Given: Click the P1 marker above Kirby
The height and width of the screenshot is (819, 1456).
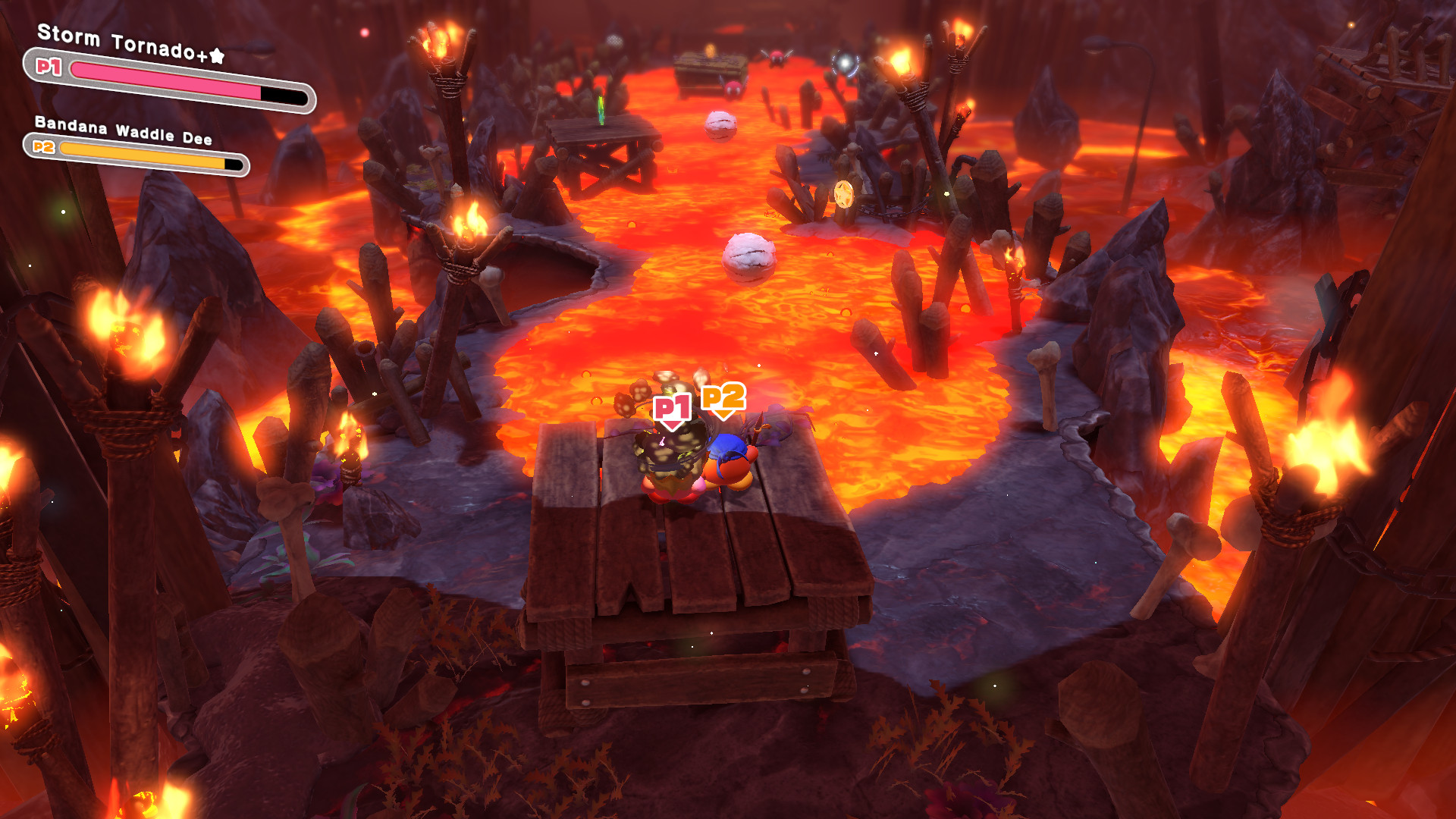Looking at the screenshot, I should click(x=670, y=407).
